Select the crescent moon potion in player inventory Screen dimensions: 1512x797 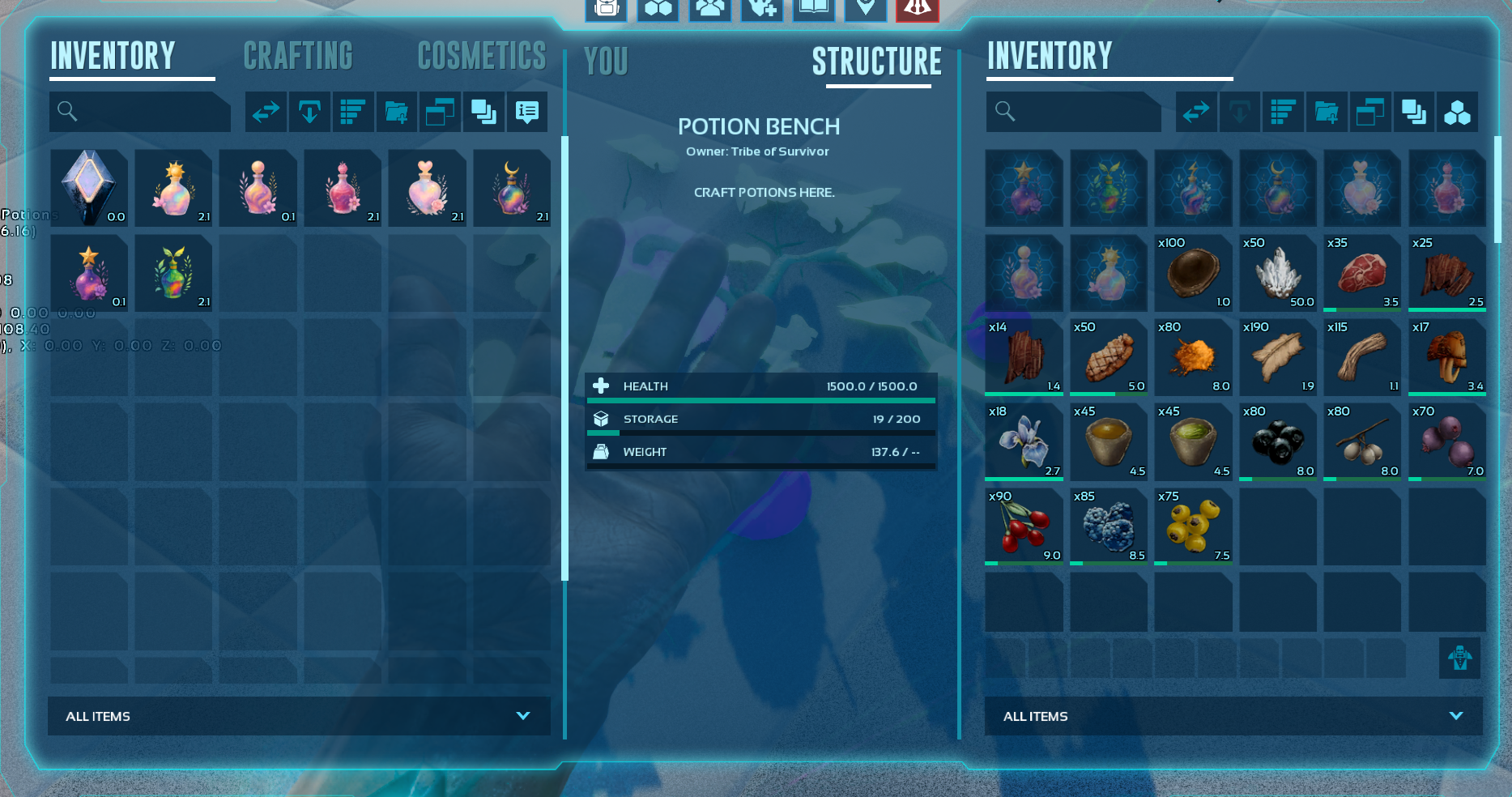coord(512,187)
